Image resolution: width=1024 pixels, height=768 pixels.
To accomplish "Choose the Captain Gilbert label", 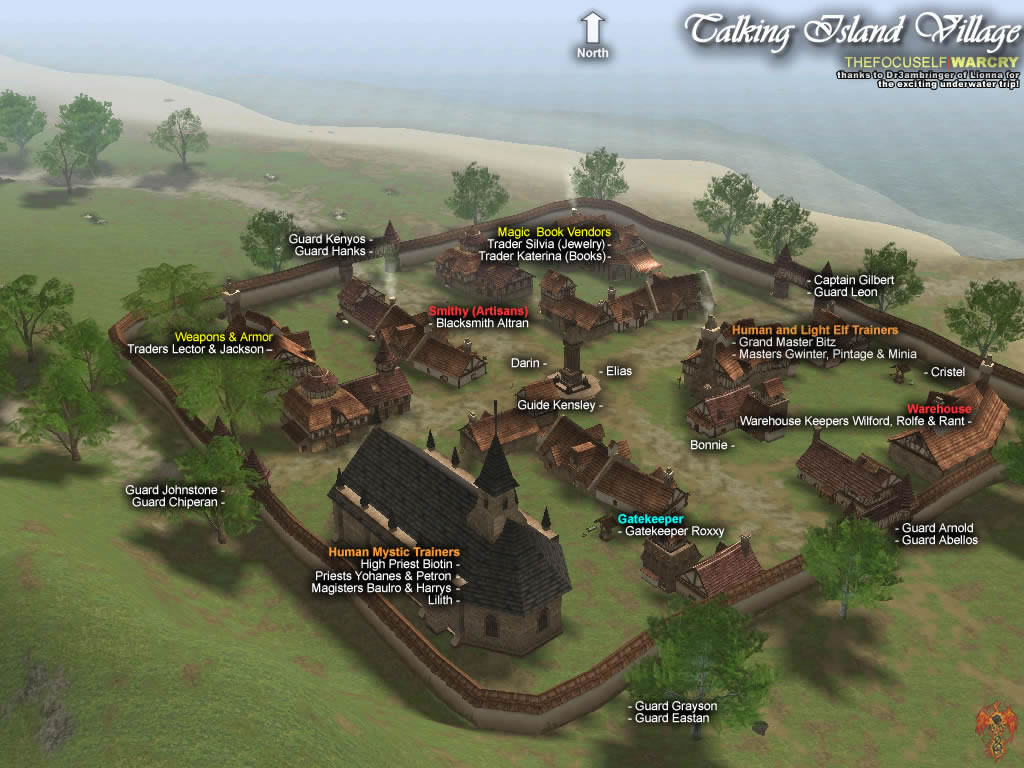I will [853, 280].
